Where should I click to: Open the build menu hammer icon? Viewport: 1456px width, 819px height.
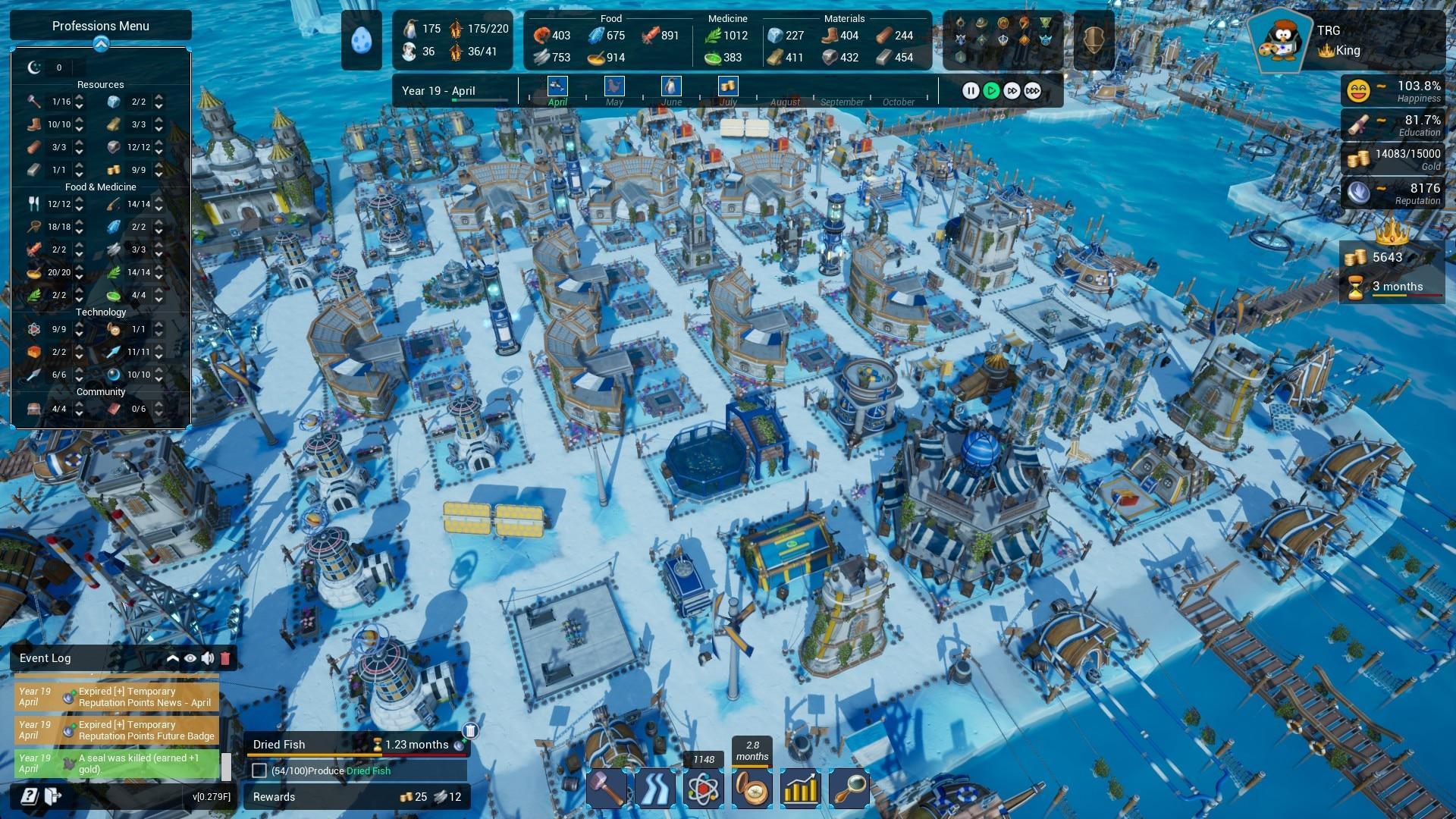(x=607, y=789)
